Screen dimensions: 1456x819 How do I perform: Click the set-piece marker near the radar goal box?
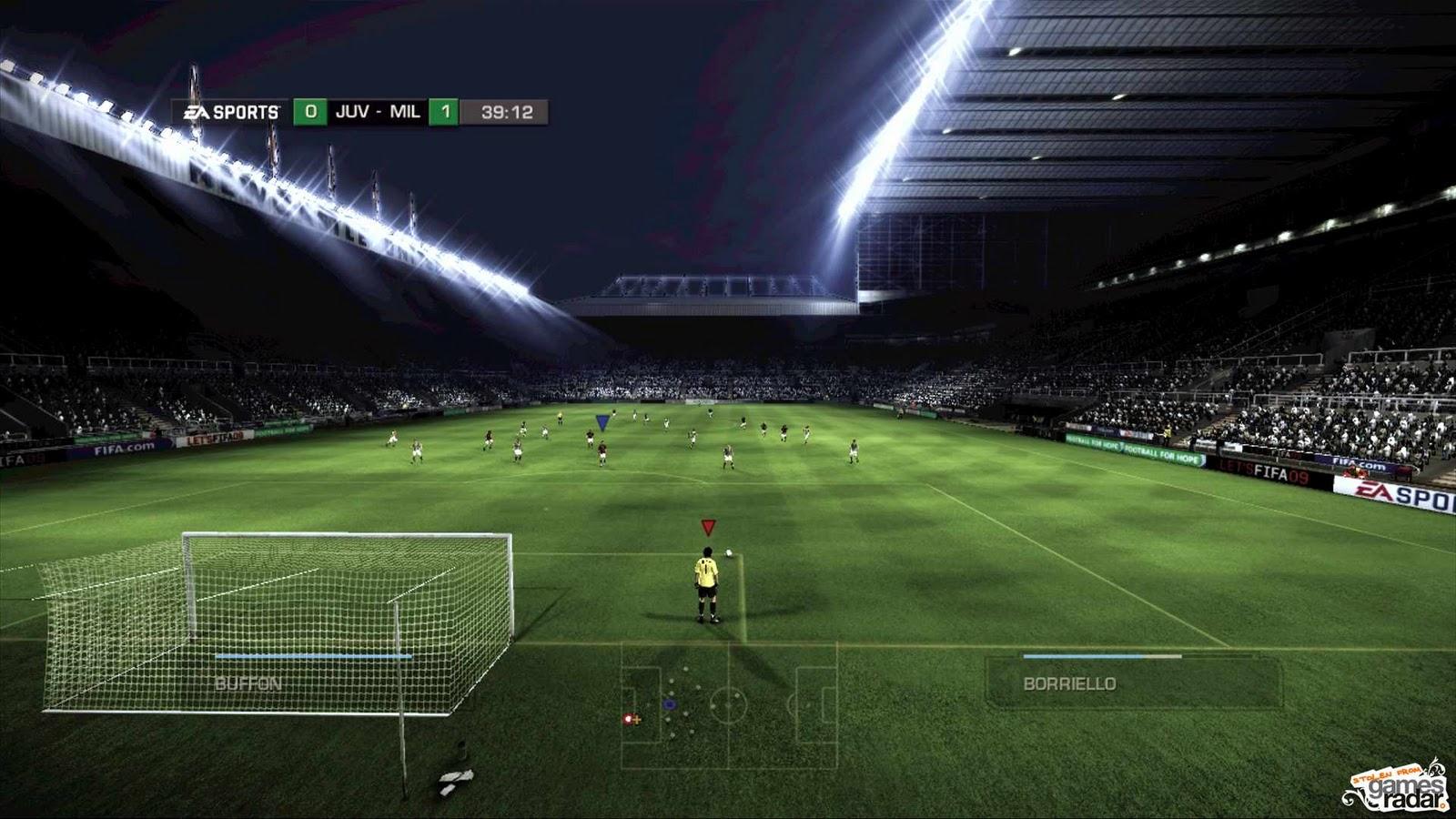pyautogui.click(x=637, y=719)
